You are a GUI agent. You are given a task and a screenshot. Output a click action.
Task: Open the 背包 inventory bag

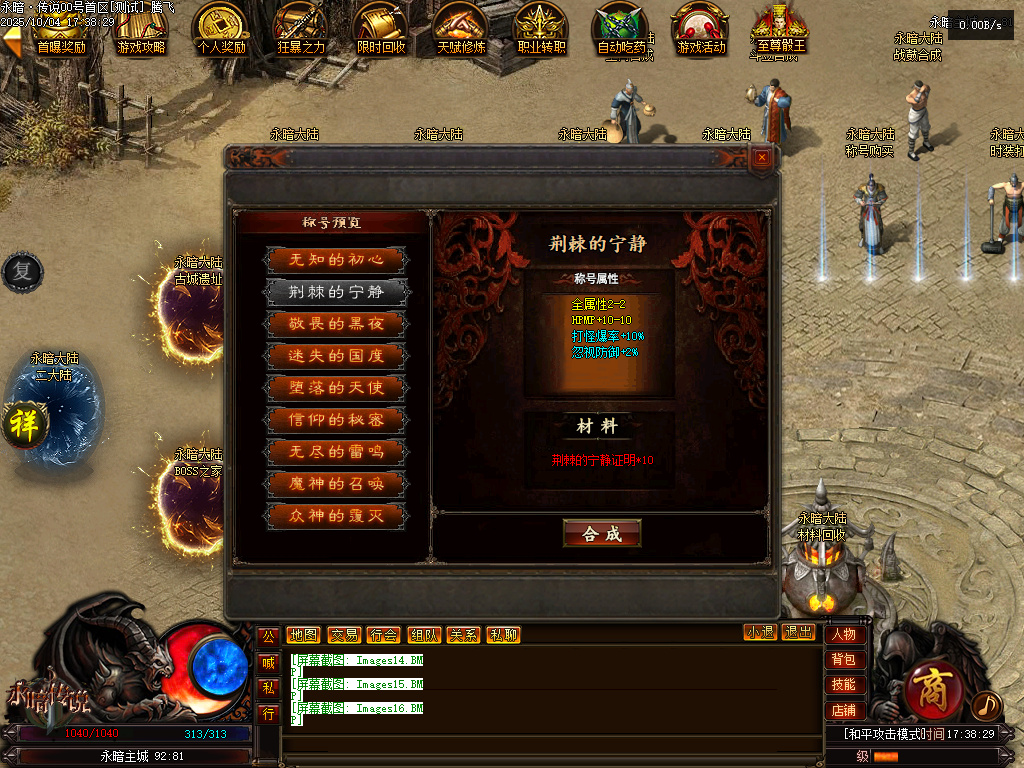(844, 660)
